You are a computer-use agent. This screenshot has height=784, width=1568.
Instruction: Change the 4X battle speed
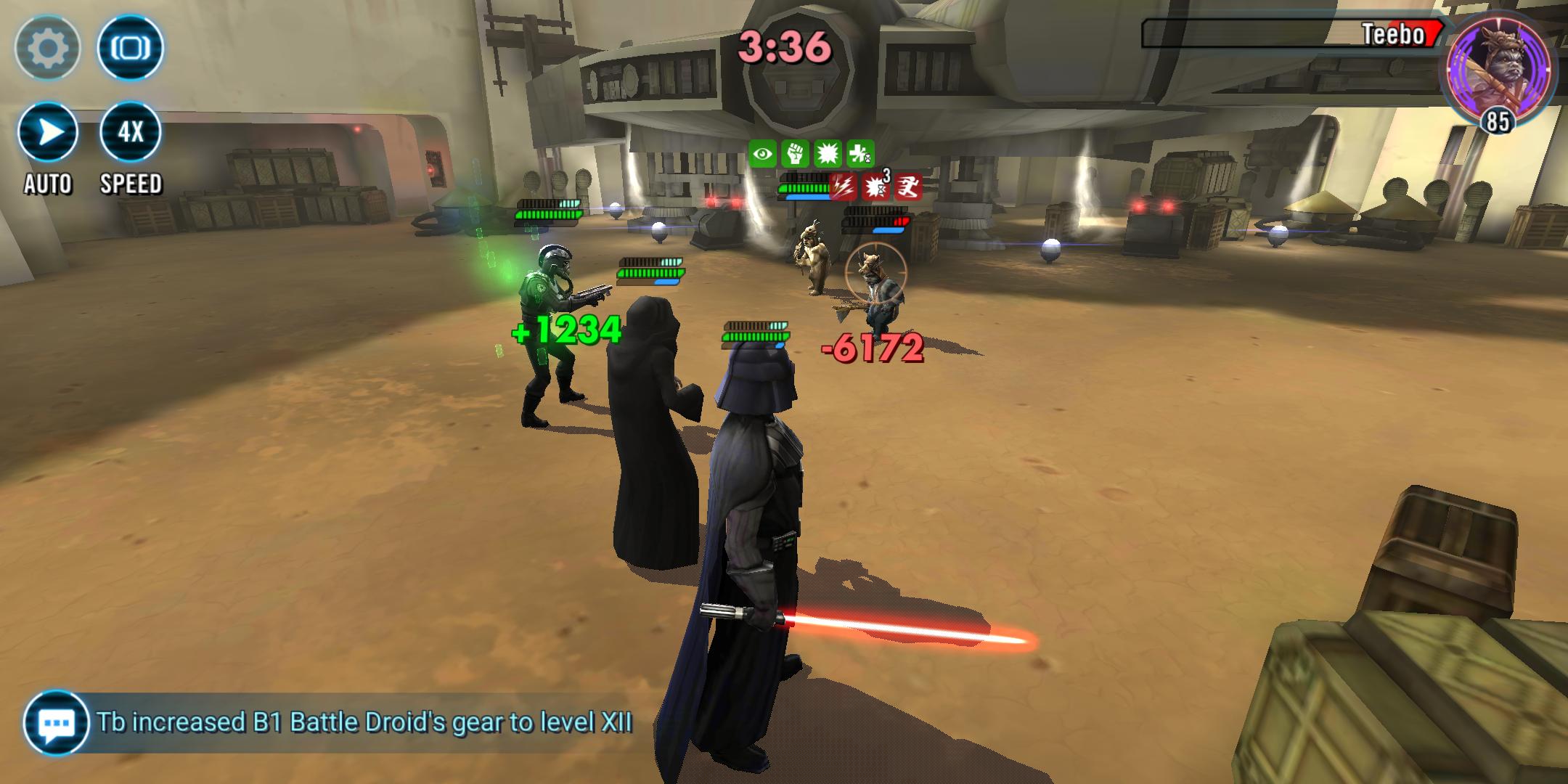coord(131,133)
